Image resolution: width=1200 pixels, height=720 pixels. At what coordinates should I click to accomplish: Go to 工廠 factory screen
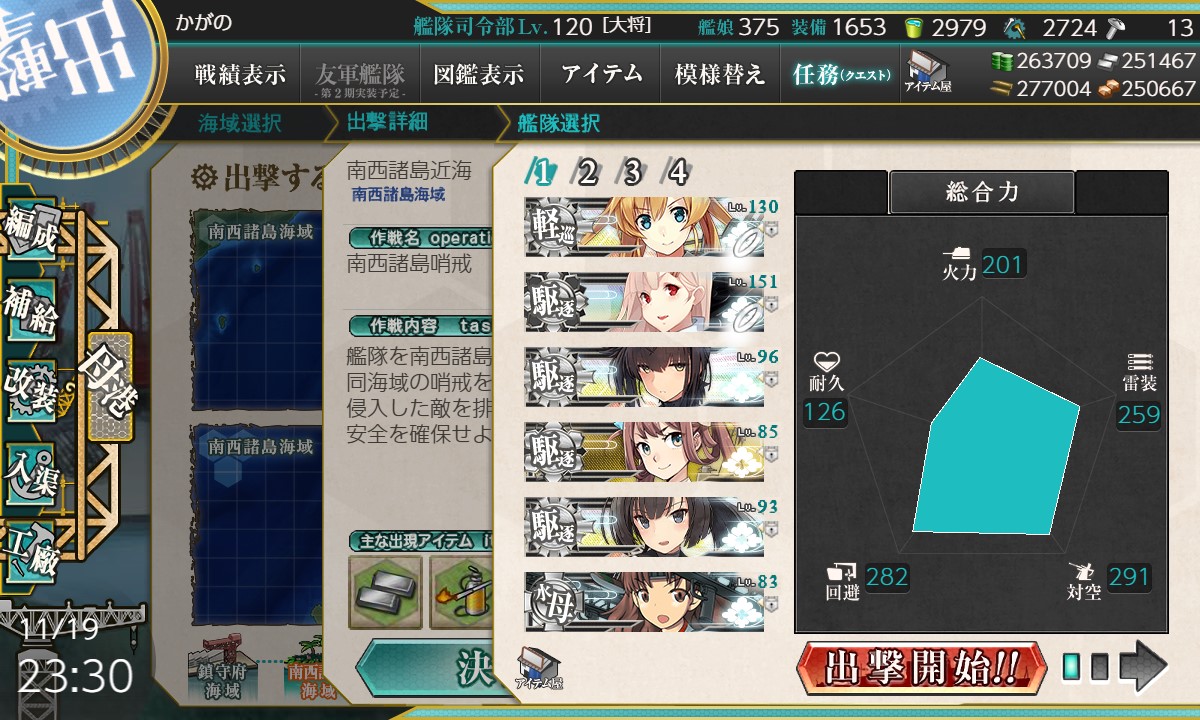point(30,547)
